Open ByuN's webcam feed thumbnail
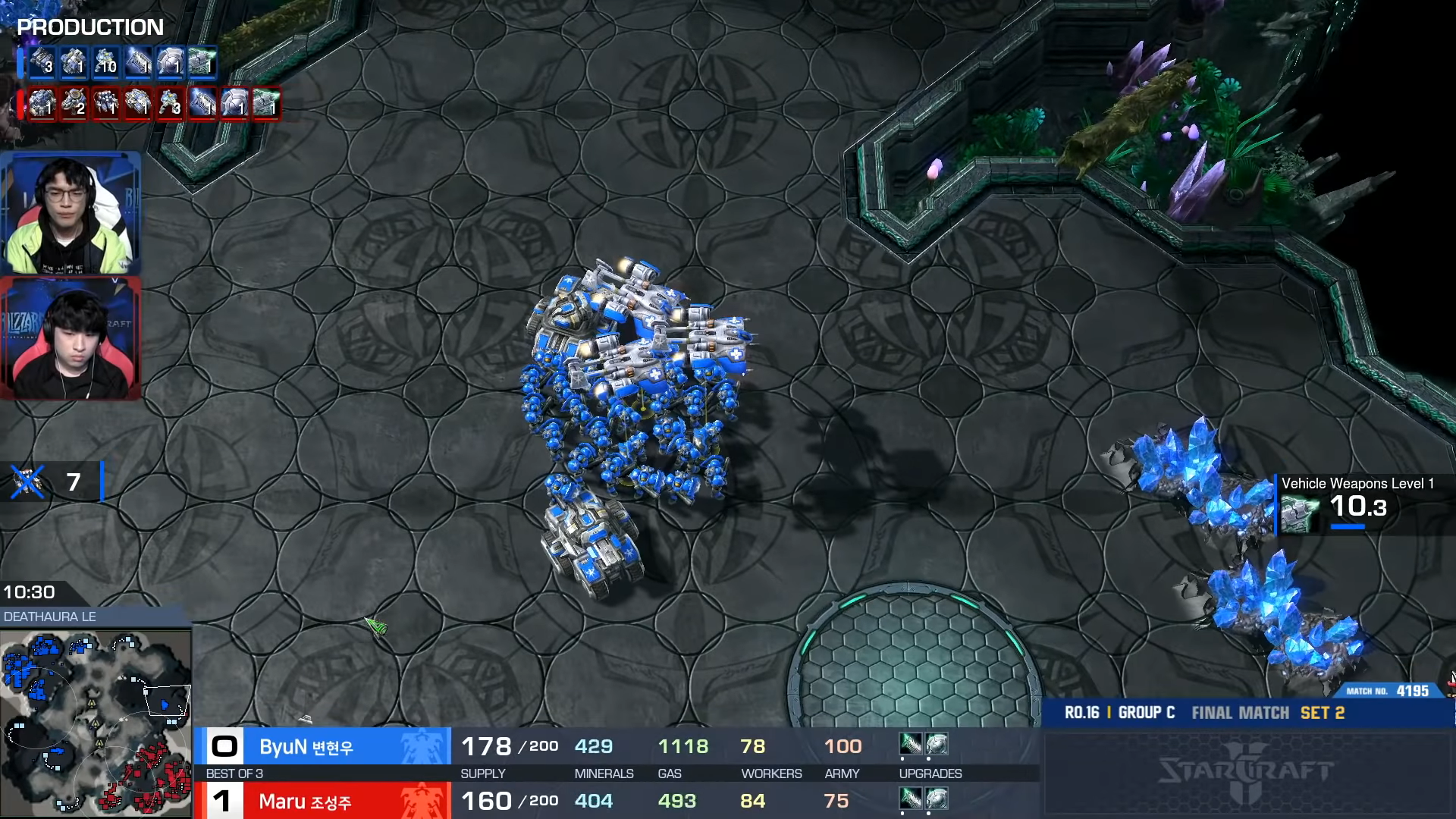The image size is (1456, 819). click(71, 213)
